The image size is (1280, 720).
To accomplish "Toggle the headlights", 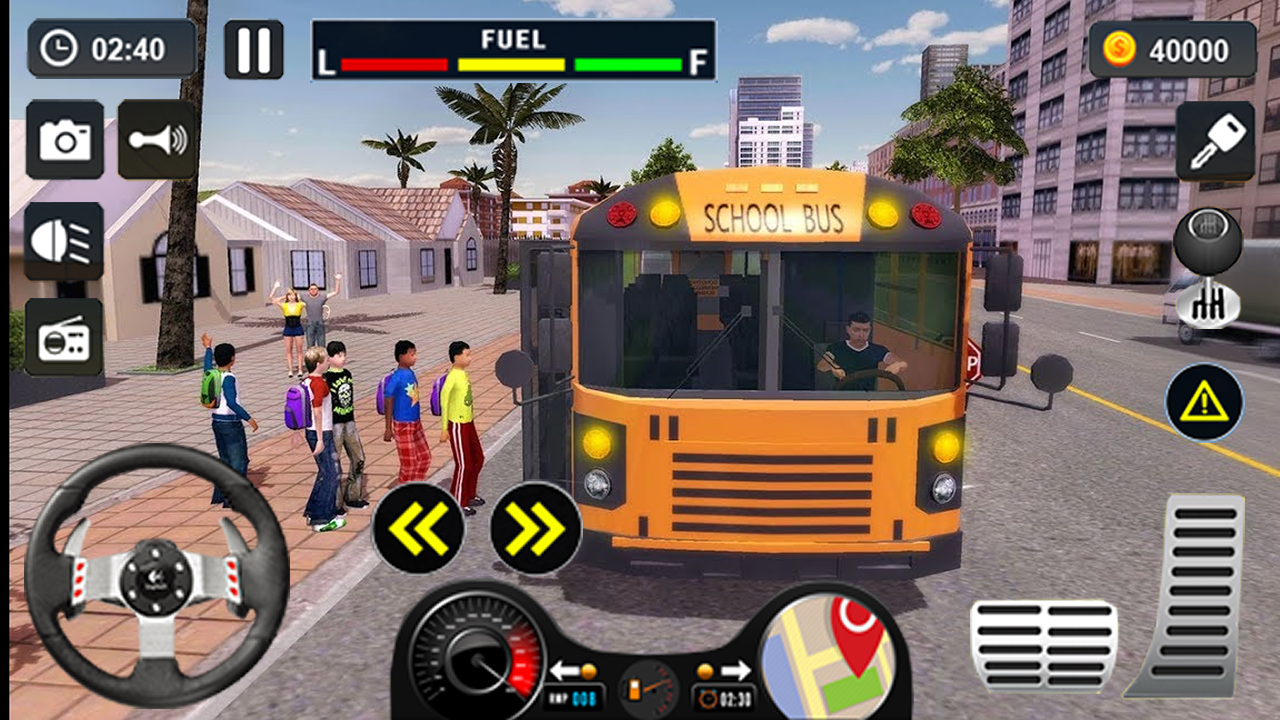I will click(64, 241).
